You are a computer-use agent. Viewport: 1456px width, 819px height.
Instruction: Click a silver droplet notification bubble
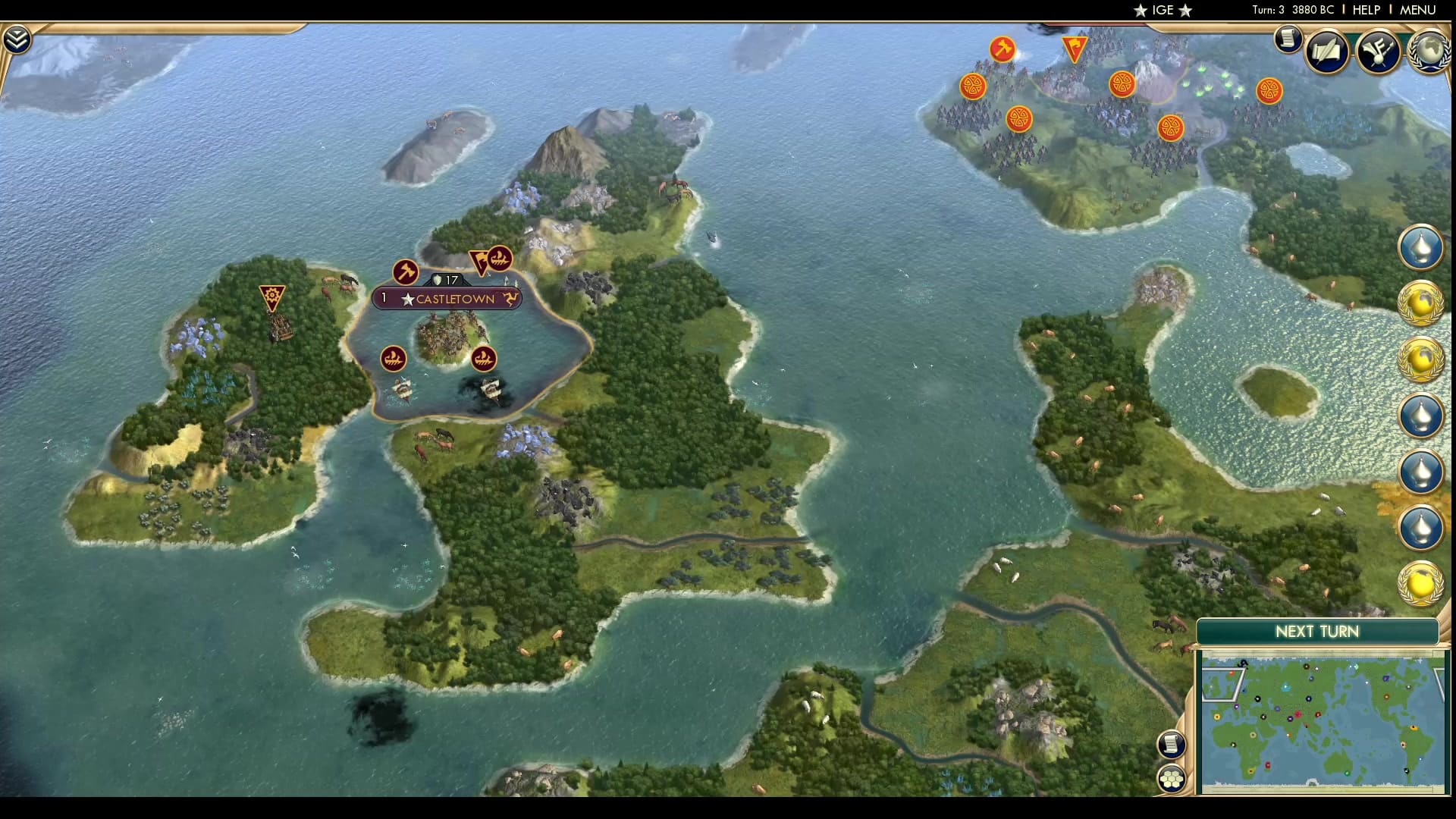pyautogui.click(x=1422, y=250)
